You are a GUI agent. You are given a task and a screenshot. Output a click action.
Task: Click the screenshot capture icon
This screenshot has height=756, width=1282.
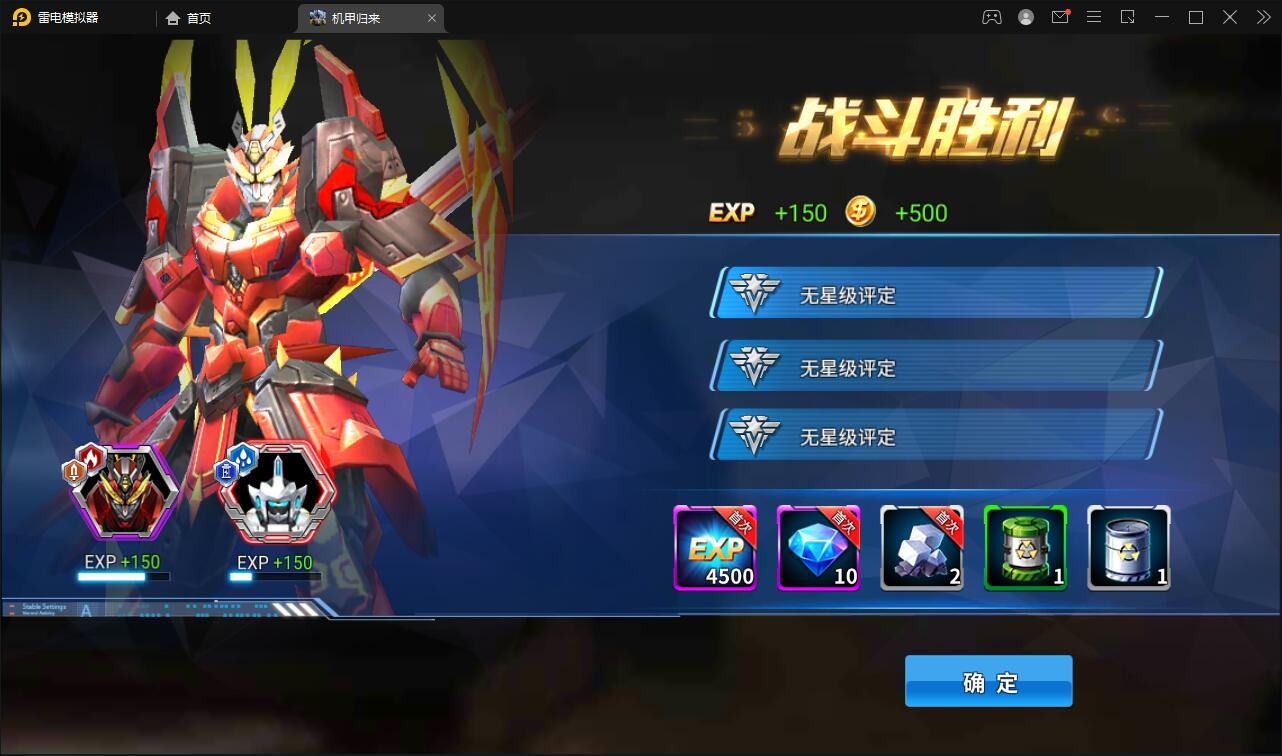(1128, 17)
